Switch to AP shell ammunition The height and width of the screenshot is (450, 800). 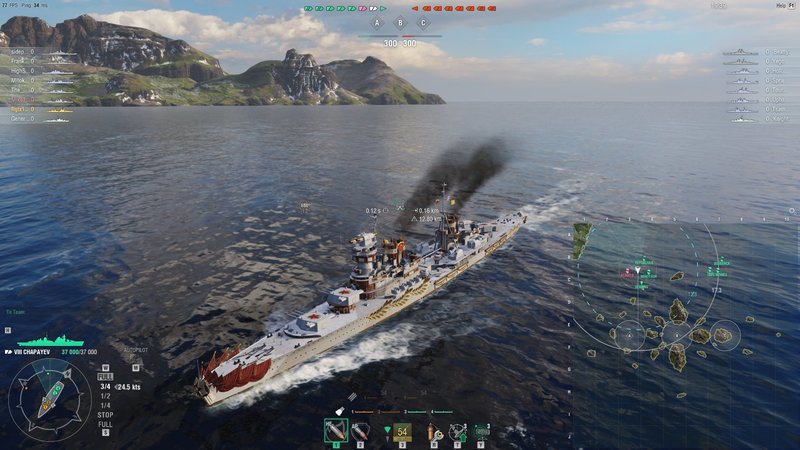click(359, 431)
